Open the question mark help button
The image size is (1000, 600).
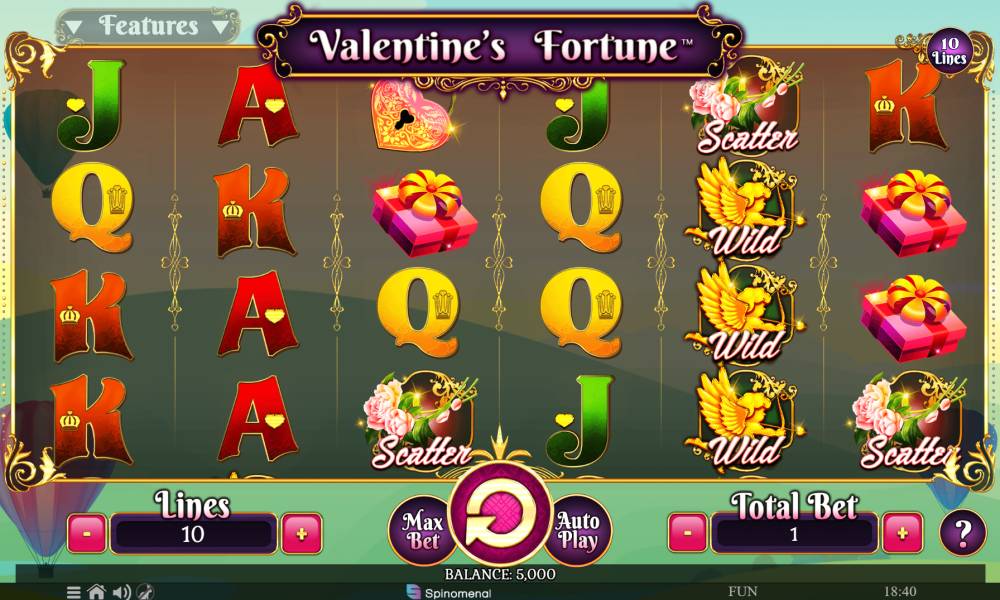(x=962, y=533)
